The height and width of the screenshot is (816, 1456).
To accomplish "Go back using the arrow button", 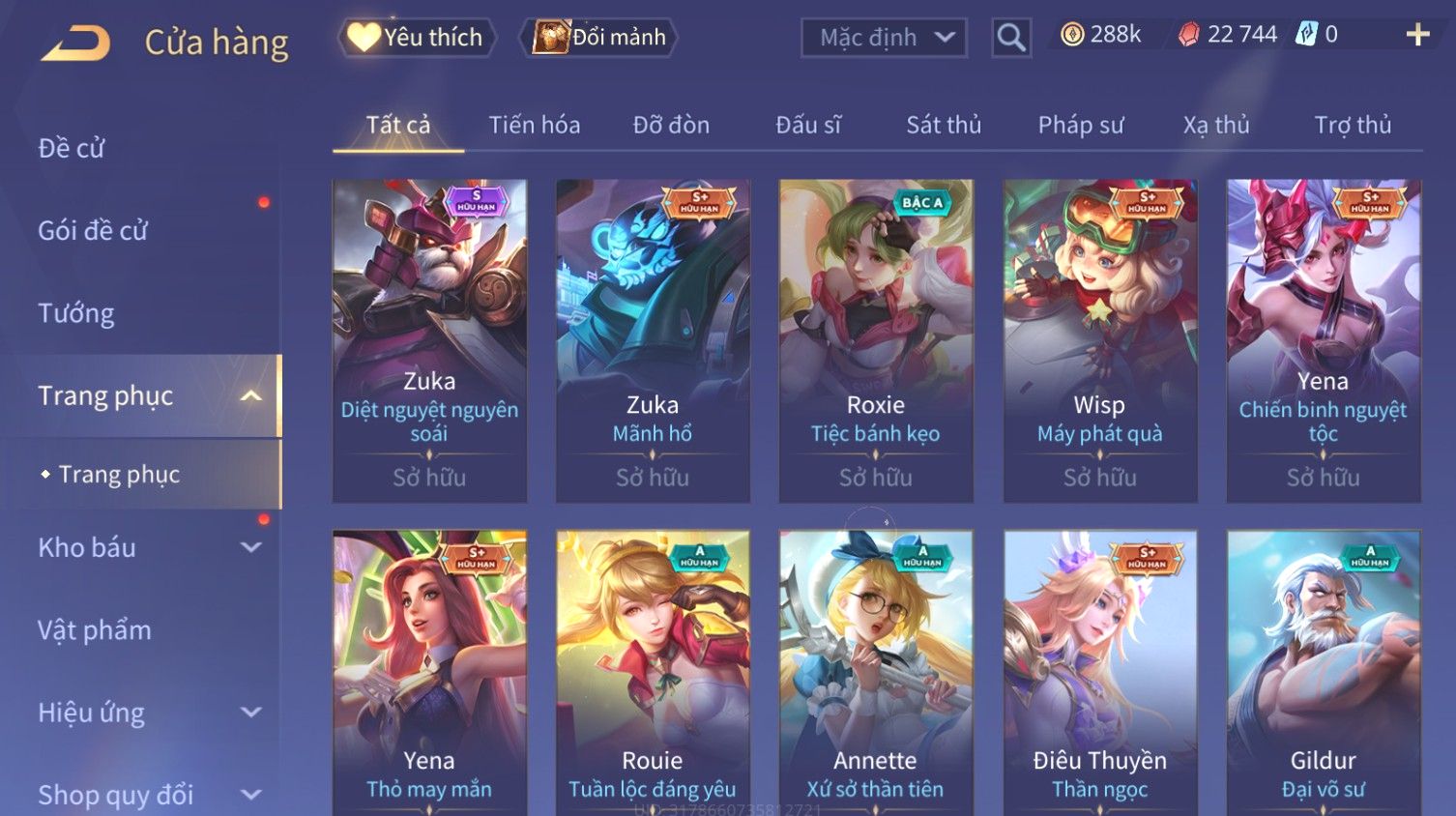I will pyautogui.click(x=76, y=44).
